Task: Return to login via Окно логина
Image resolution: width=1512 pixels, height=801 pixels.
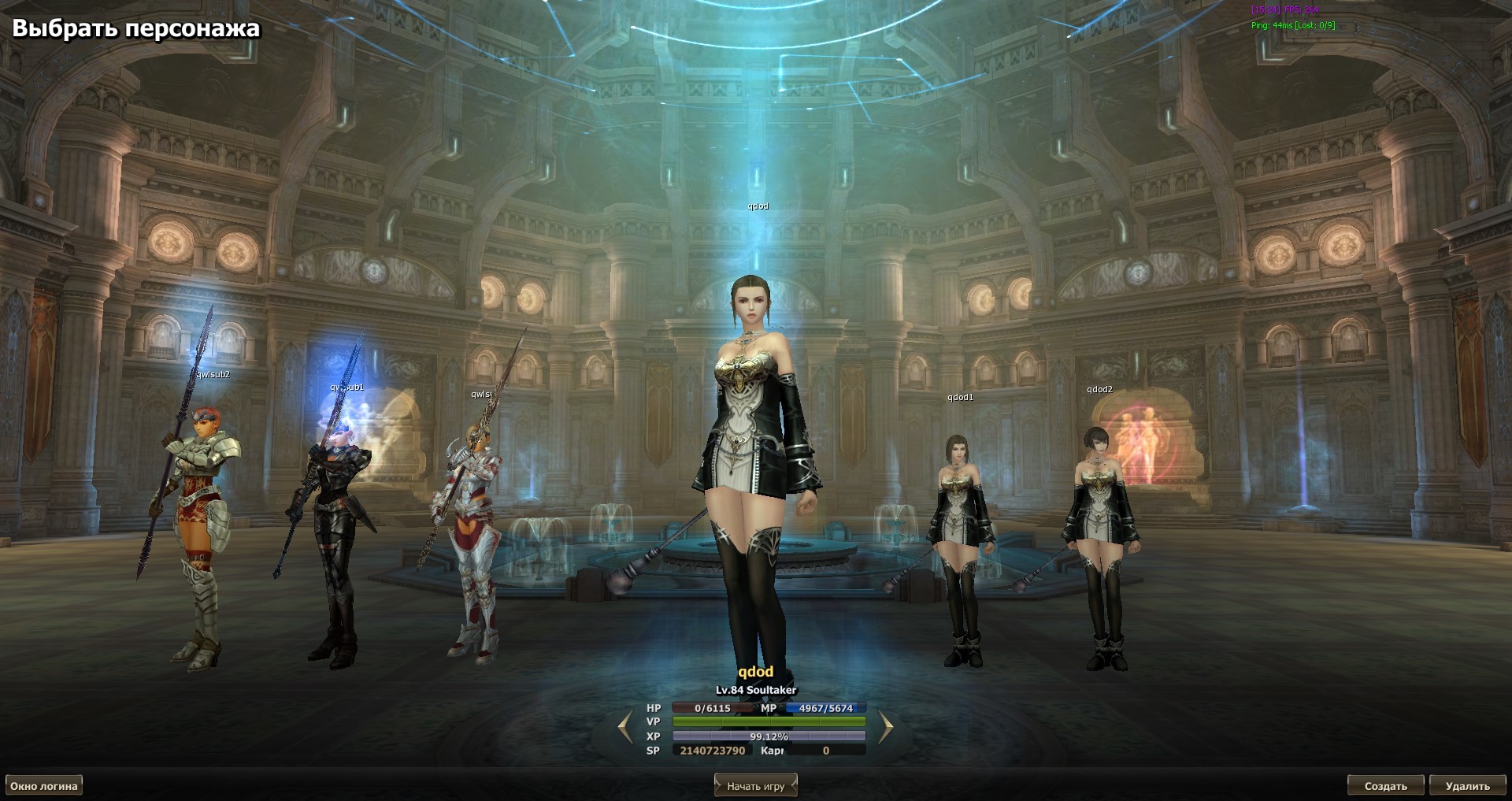Action: coord(44,785)
